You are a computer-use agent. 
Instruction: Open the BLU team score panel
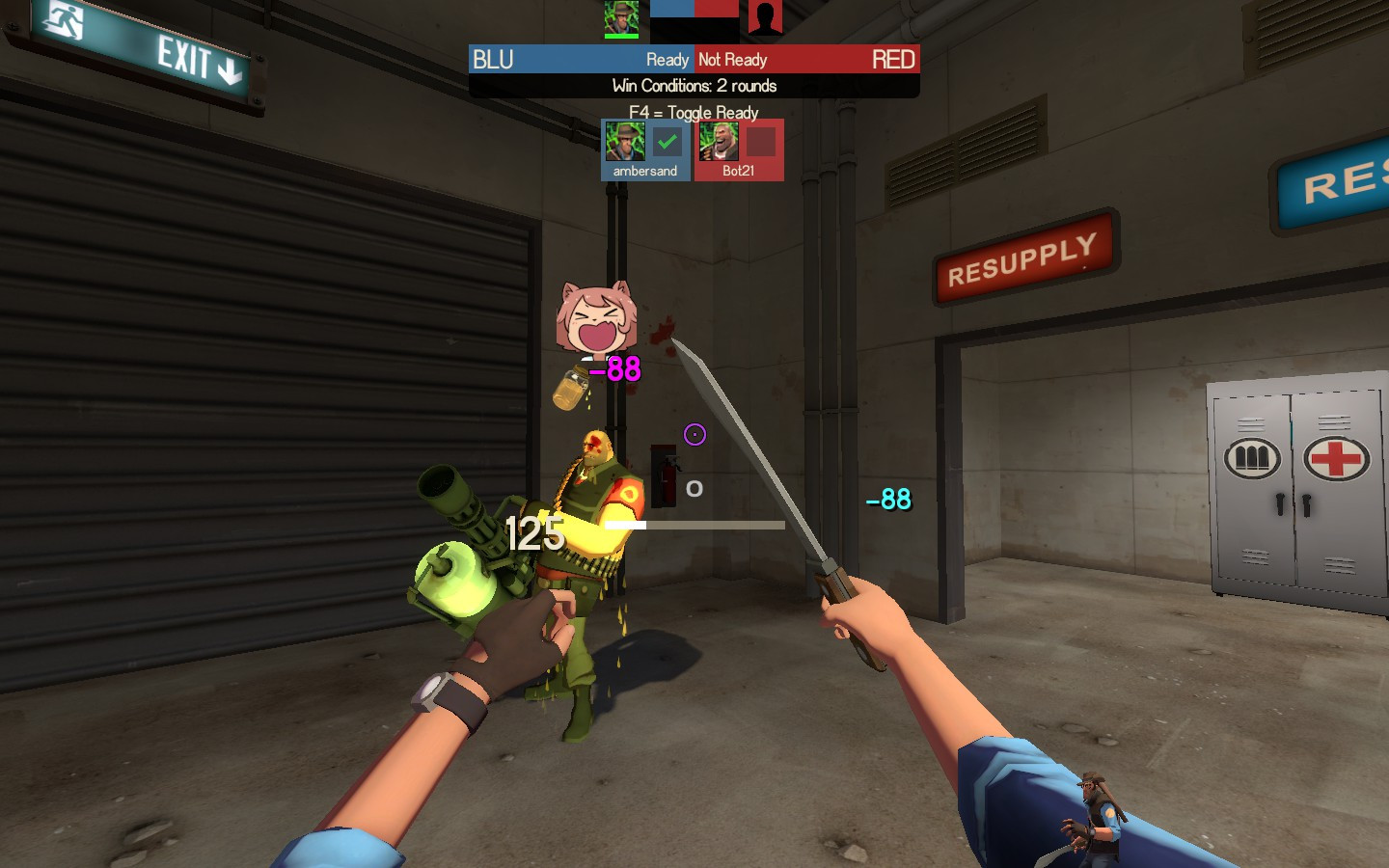pyautogui.click(x=521, y=59)
